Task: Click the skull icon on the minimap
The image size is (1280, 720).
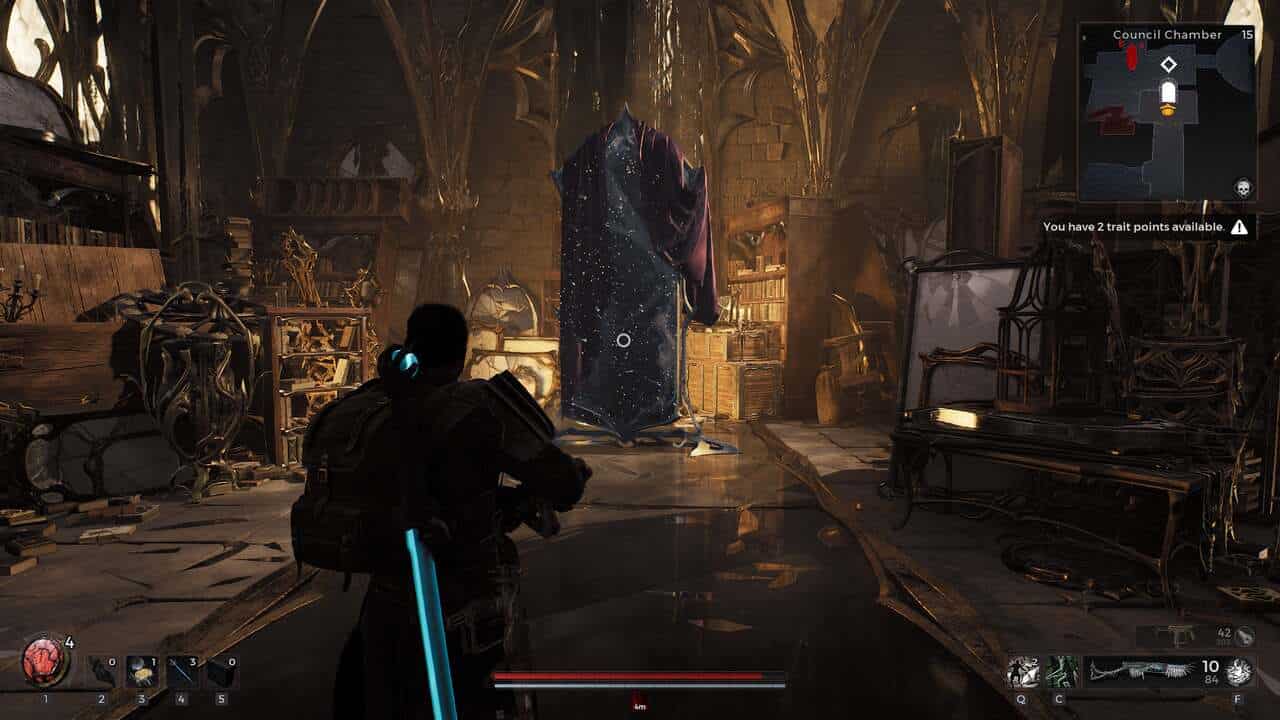Action: [1242, 188]
